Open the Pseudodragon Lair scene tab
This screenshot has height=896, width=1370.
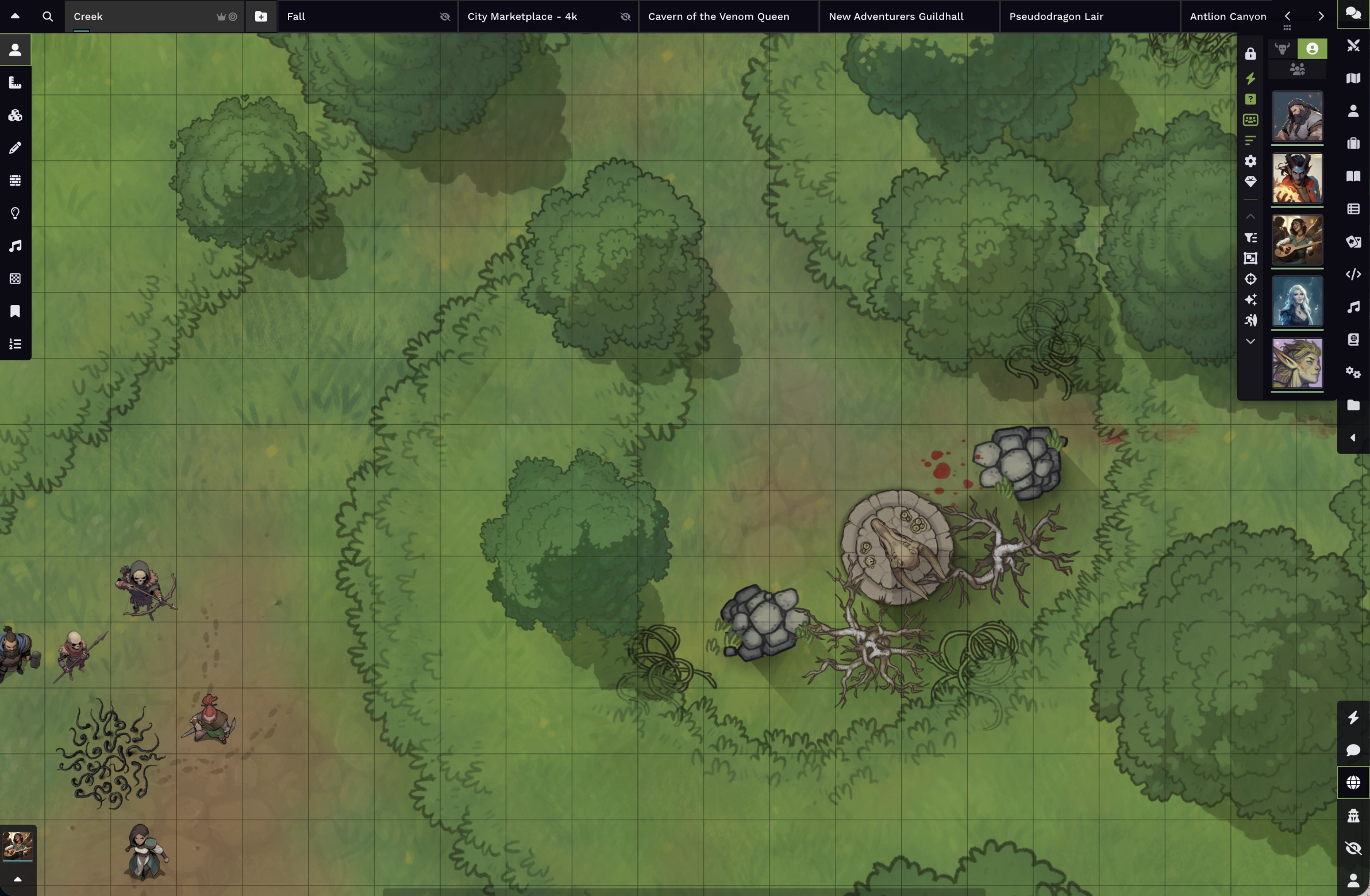tap(1057, 17)
